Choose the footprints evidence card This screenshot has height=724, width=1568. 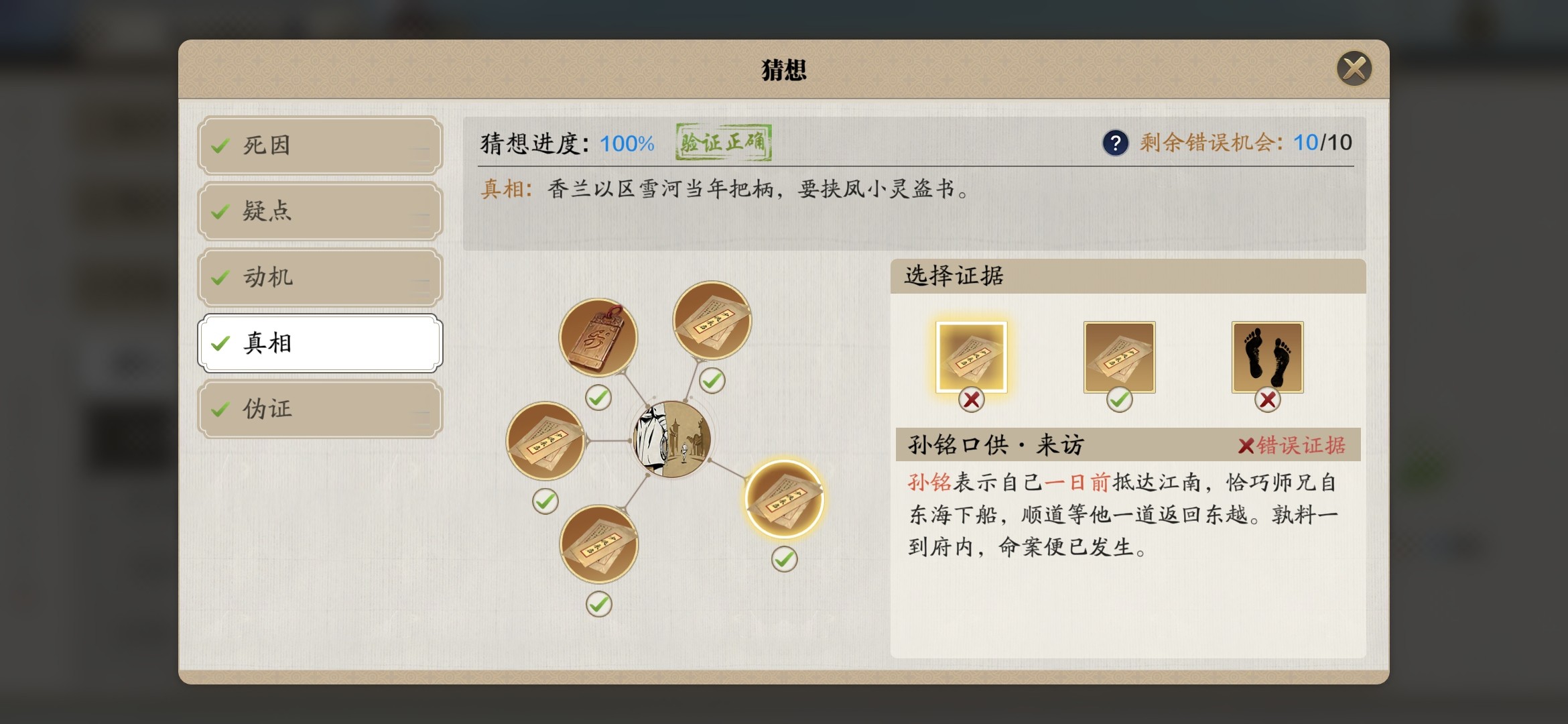click(1267, 357)
